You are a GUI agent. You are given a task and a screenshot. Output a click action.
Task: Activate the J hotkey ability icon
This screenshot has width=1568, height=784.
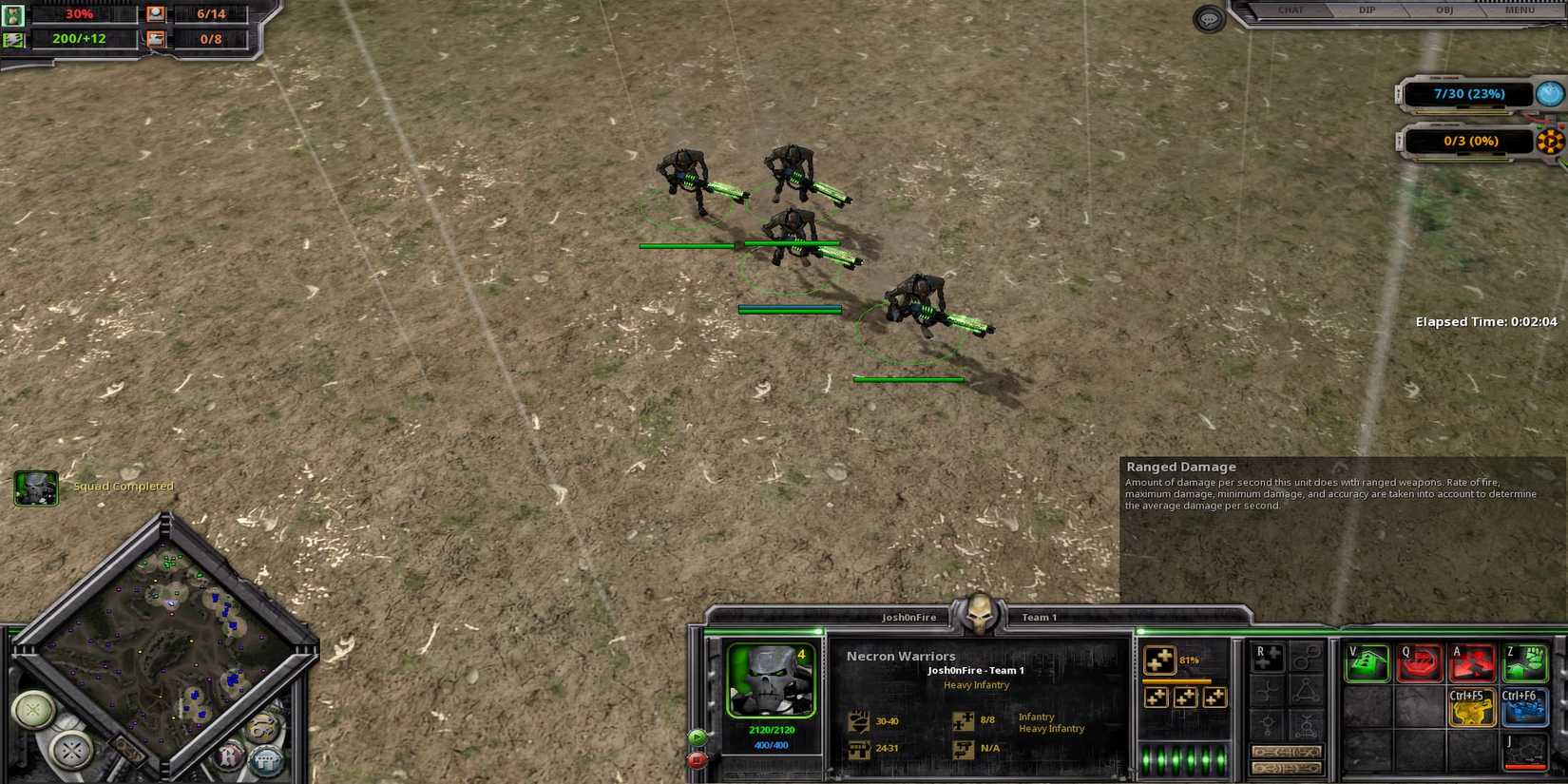pos(1525,753)
